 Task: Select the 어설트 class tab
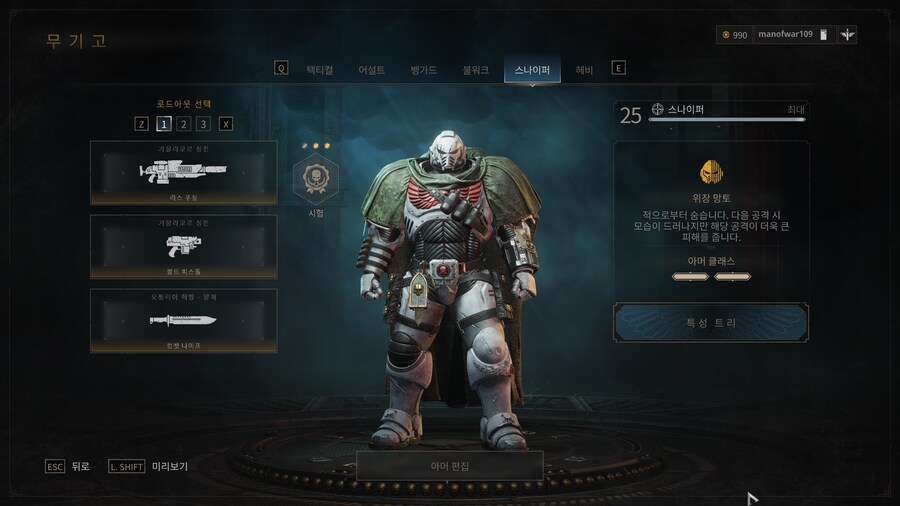pos(372,70)
